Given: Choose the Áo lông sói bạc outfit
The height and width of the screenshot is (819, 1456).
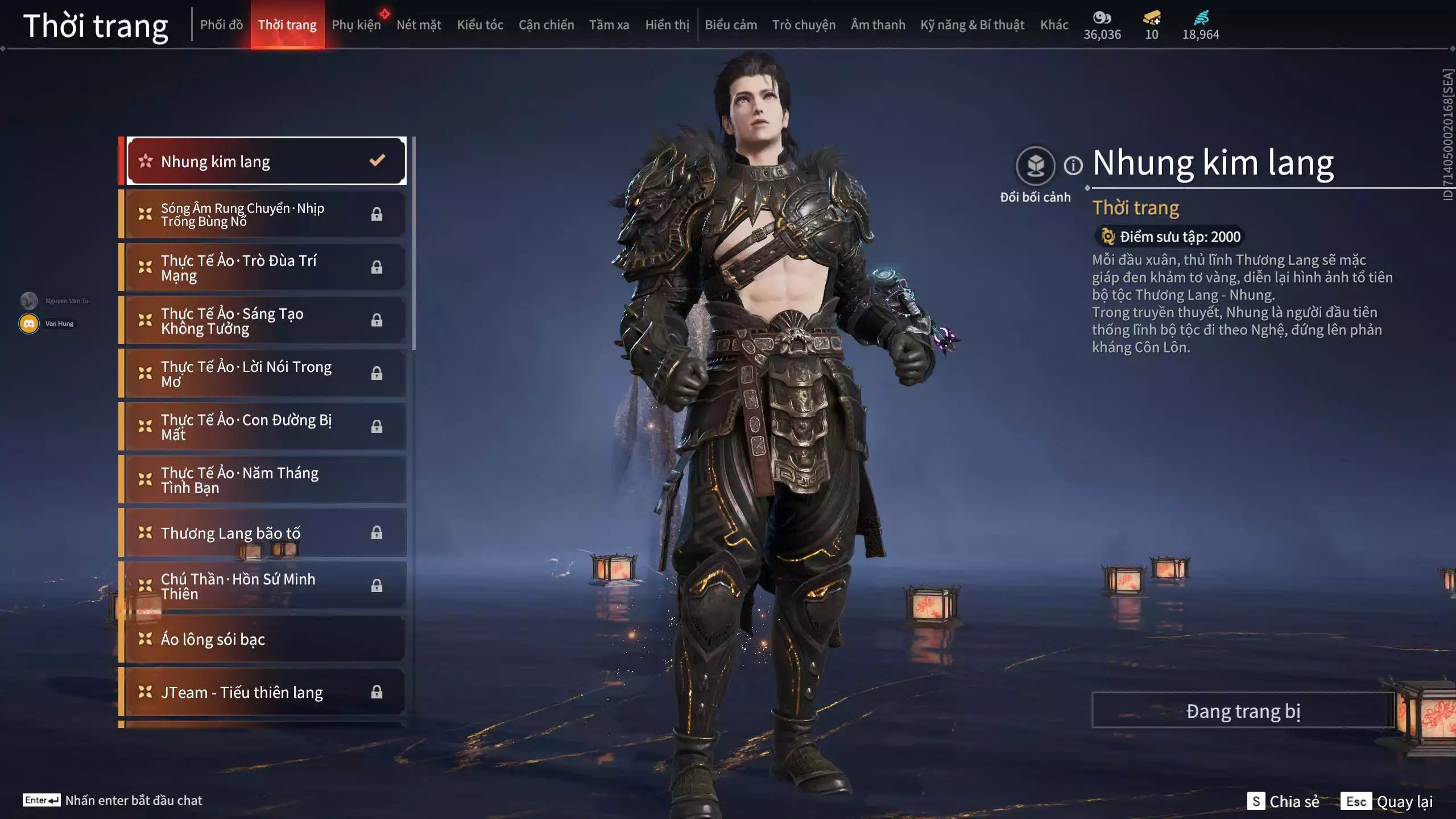Looking at the screenshot, I should pos(266,639).
